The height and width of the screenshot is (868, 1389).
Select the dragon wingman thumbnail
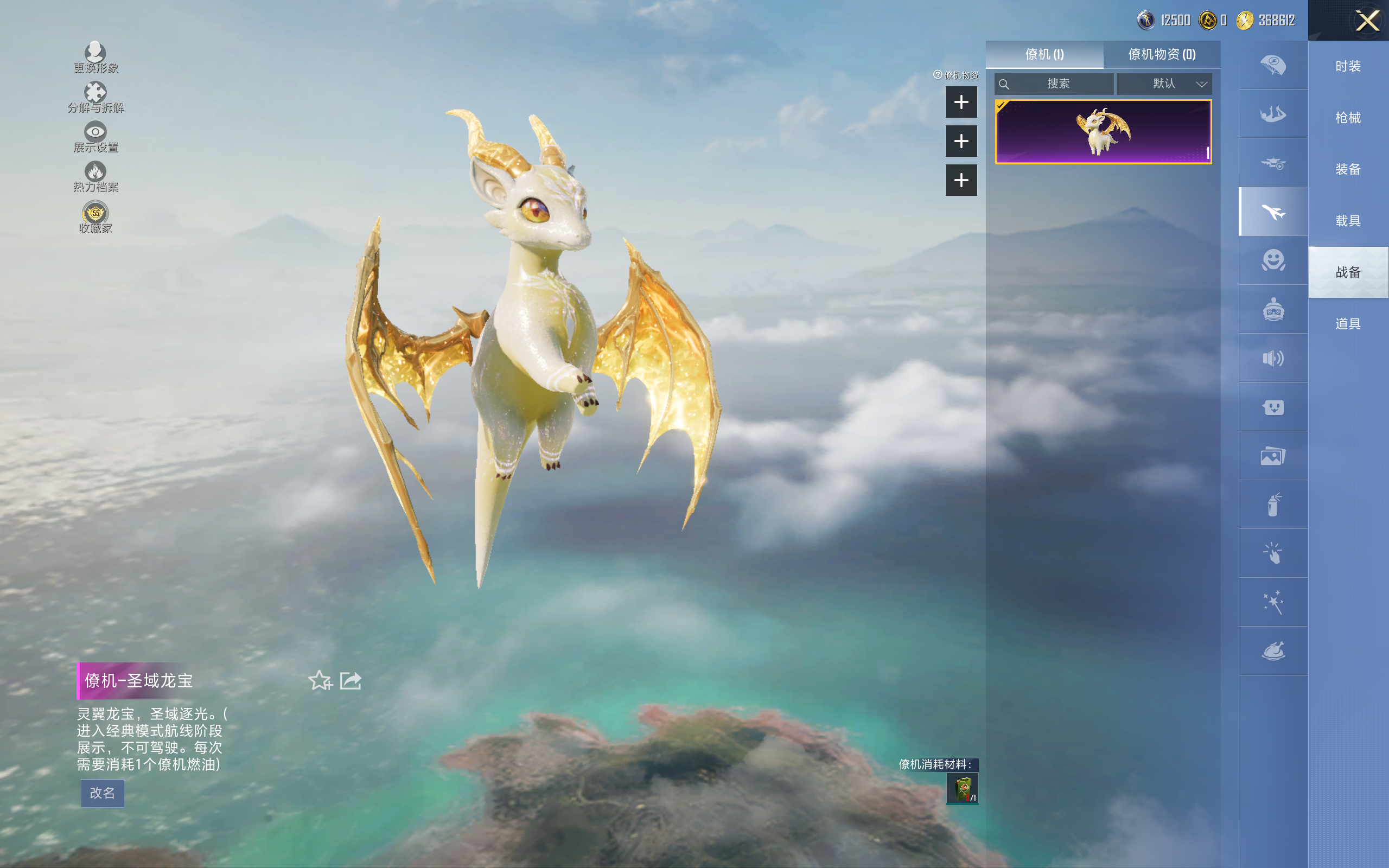pos(1103,132)
